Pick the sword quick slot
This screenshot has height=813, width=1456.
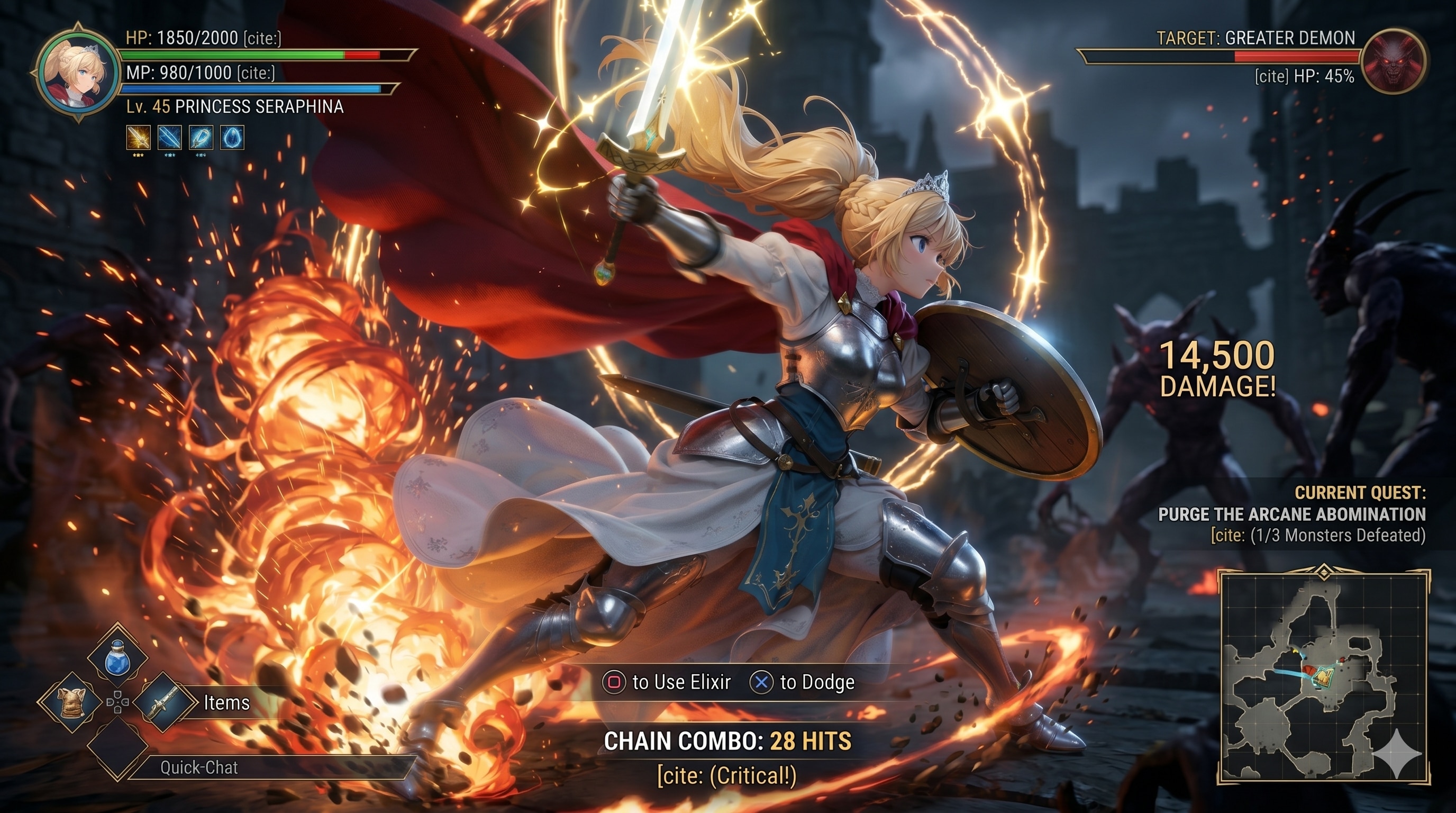tap(165, 703)
